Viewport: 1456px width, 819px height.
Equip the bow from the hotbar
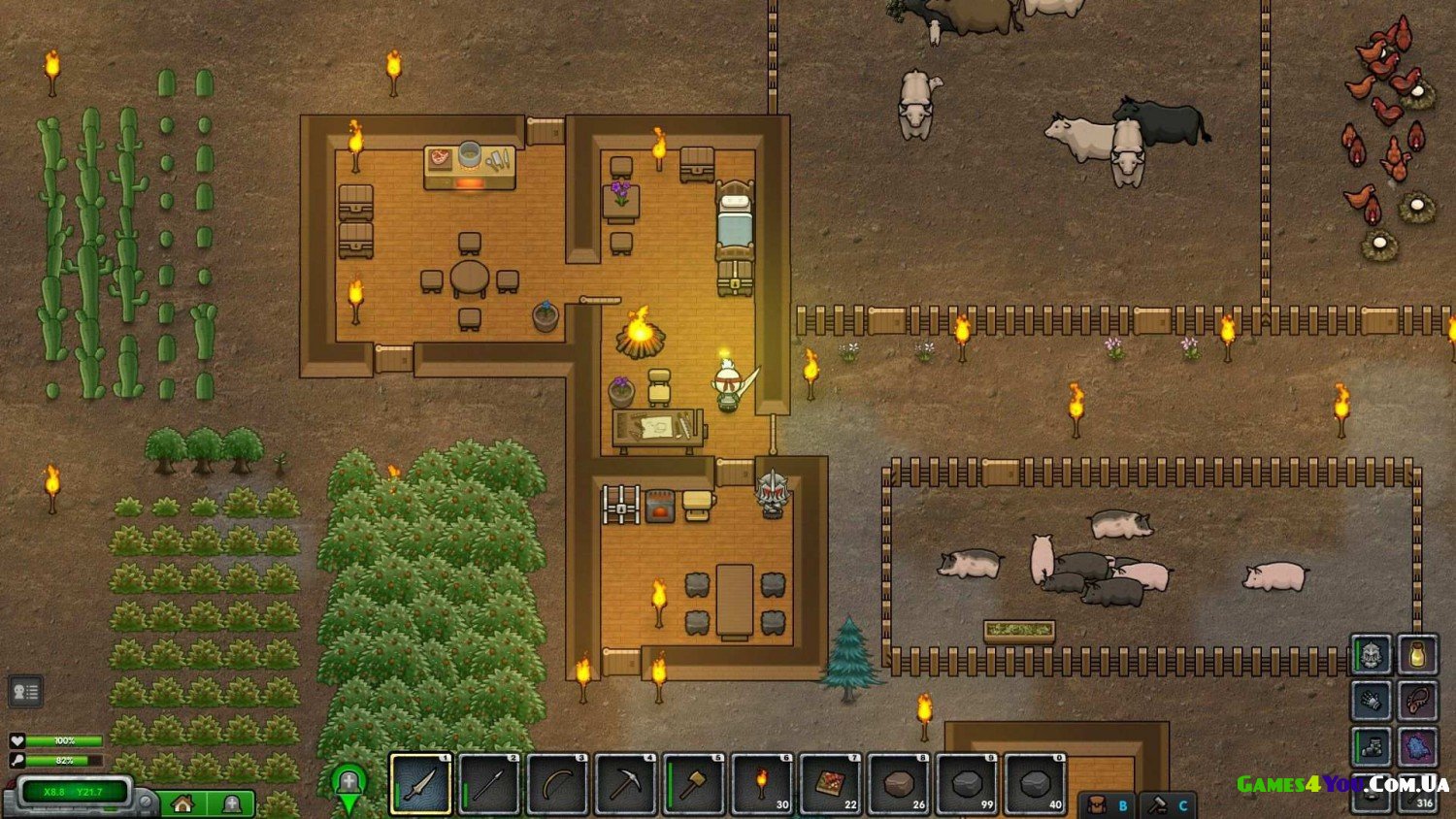[557, 783]
